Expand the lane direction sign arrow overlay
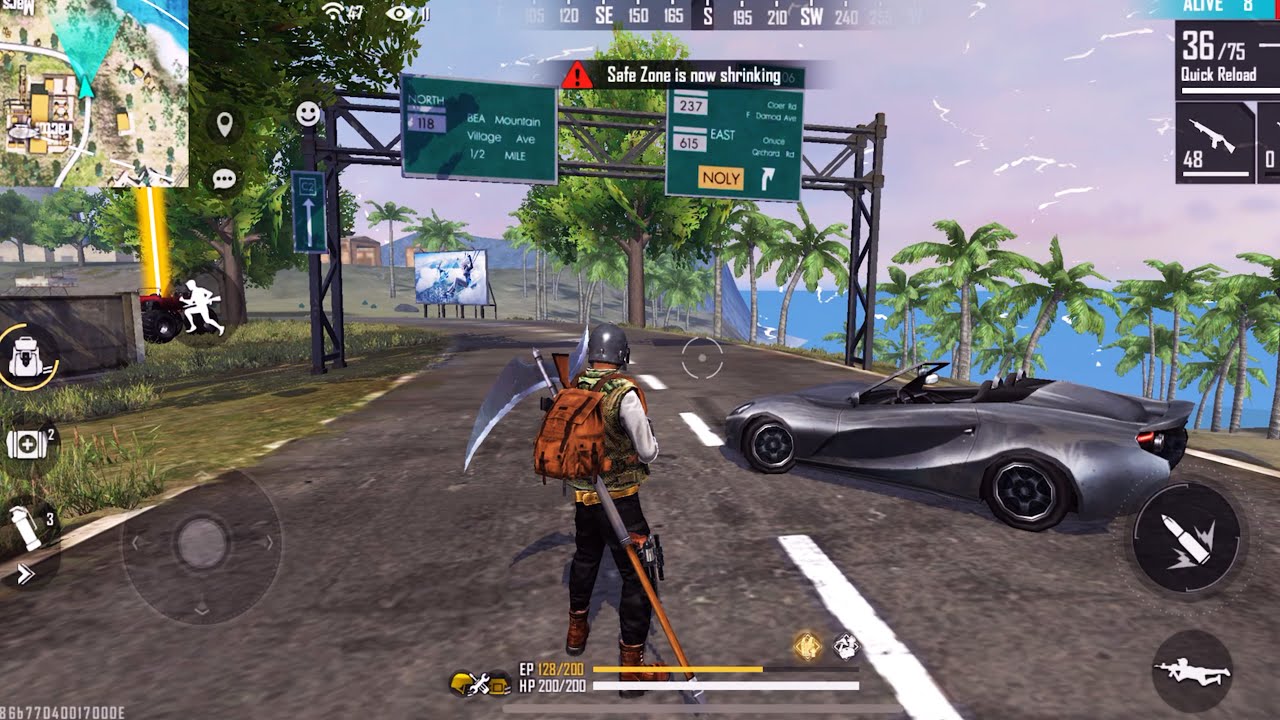 pyautogui.click(x=310, y=213)
